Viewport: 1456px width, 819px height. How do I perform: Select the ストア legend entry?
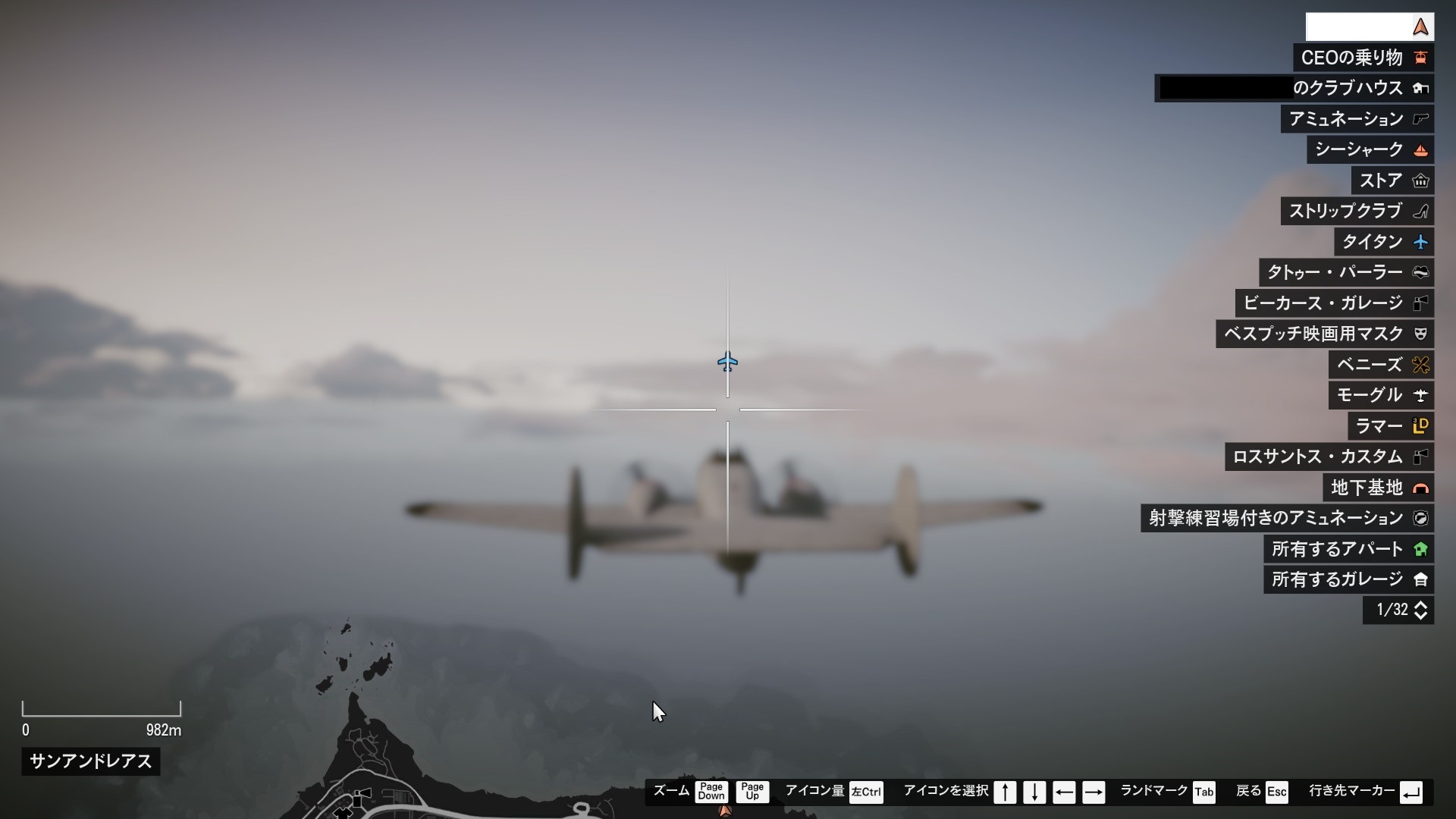click(1392, 180)
